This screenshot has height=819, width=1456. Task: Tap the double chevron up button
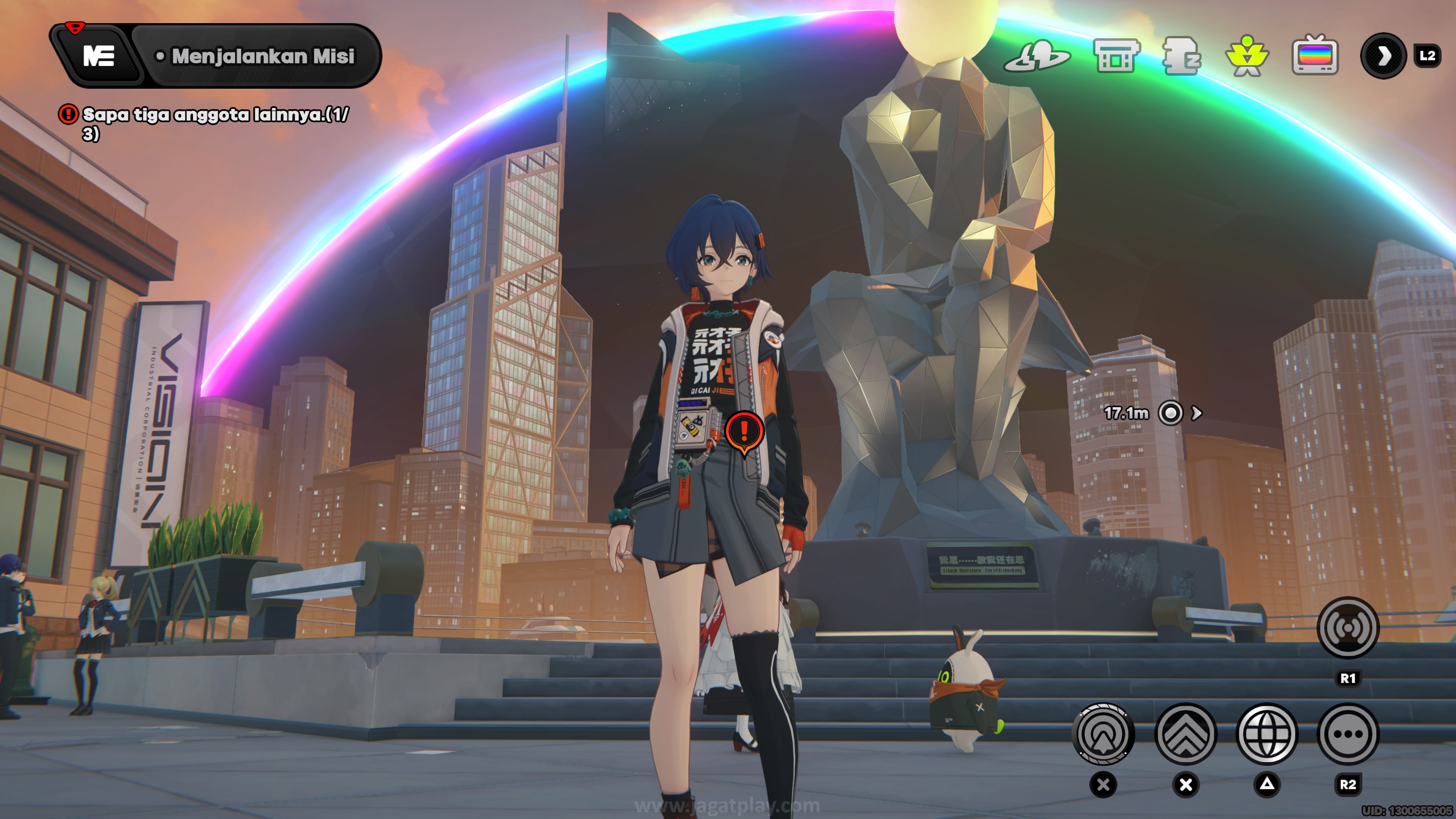1185,734
